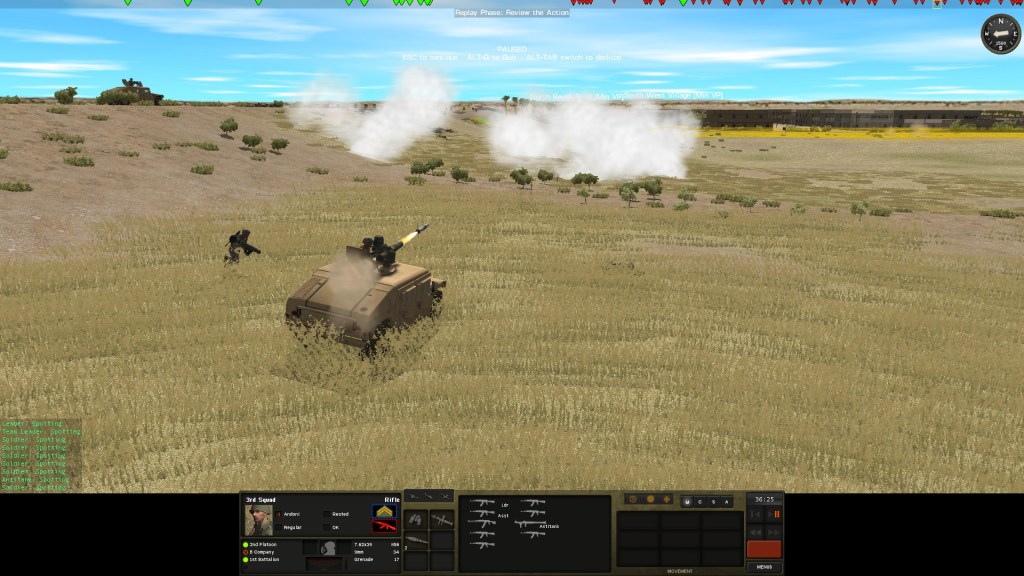Select the Antitank soldier's weapon icon

pos(530,524)
